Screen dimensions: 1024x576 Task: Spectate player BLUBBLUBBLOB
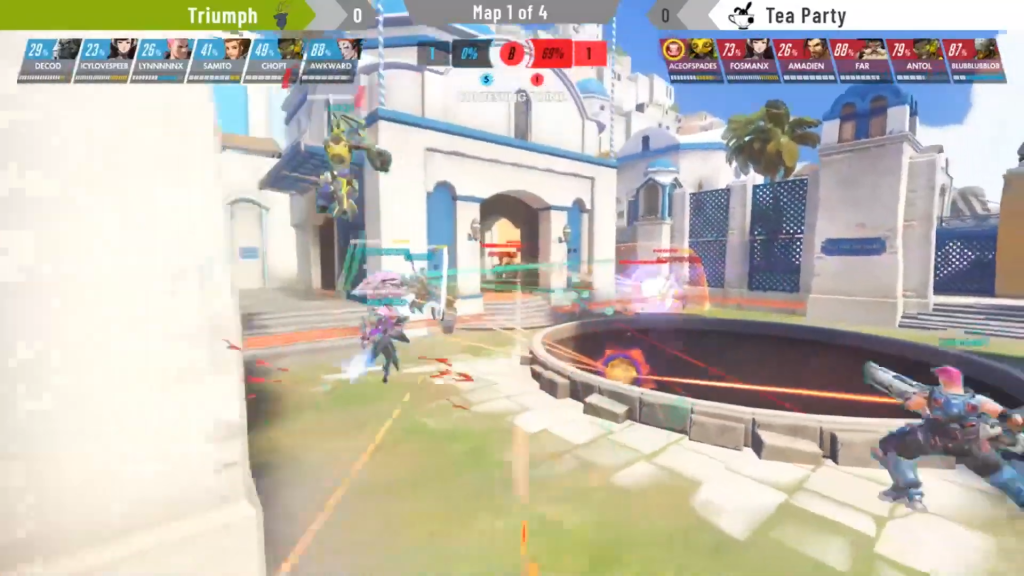point(973,59)
